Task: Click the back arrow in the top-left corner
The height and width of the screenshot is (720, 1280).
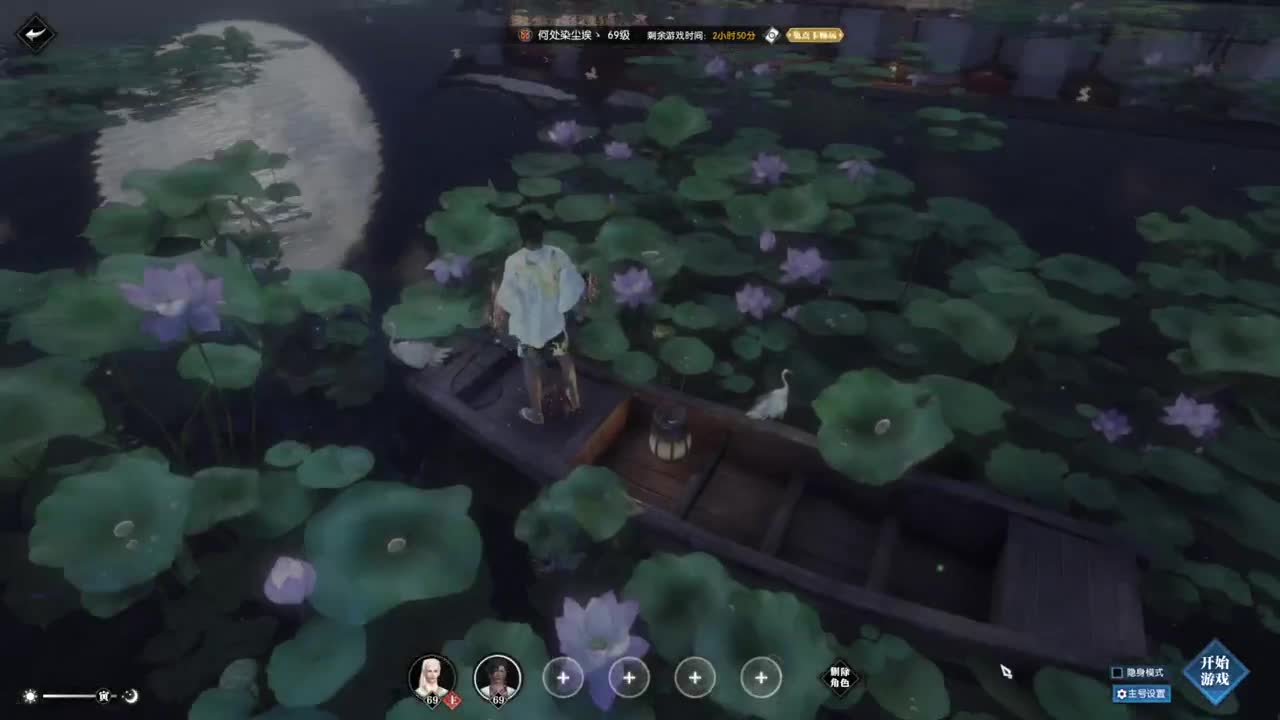Action: pyautogui.click(x=34, y=33)
